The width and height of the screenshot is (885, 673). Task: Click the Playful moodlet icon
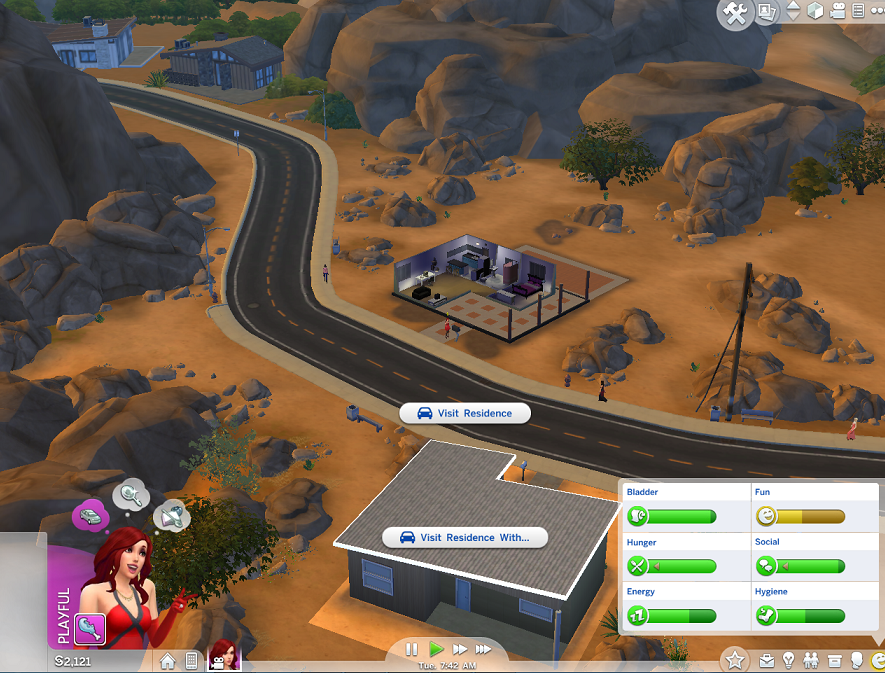coord(90,629)
